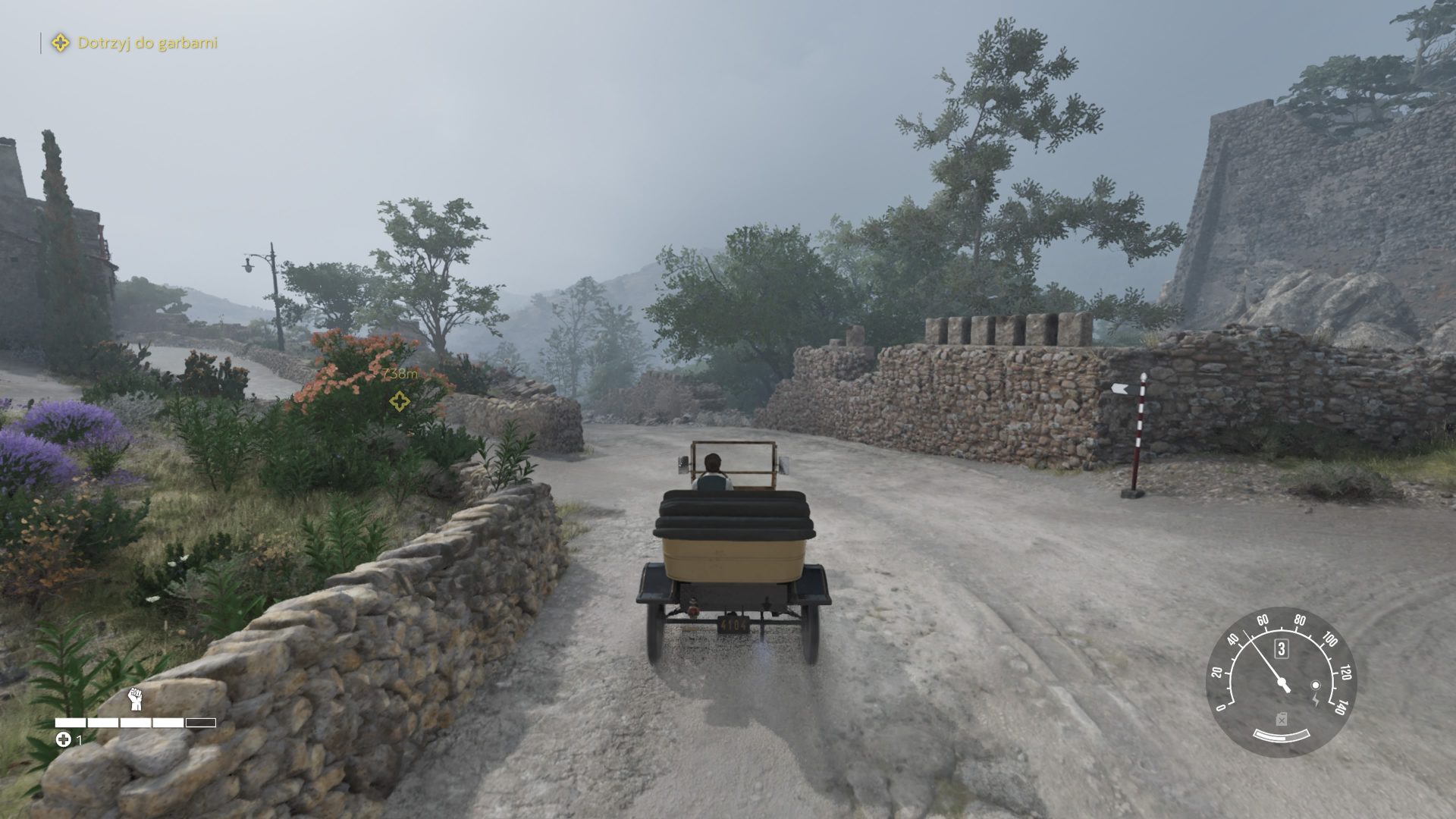Select the medkit plus icon
This screenshot has height=819, width=1456.
point(64,739)
